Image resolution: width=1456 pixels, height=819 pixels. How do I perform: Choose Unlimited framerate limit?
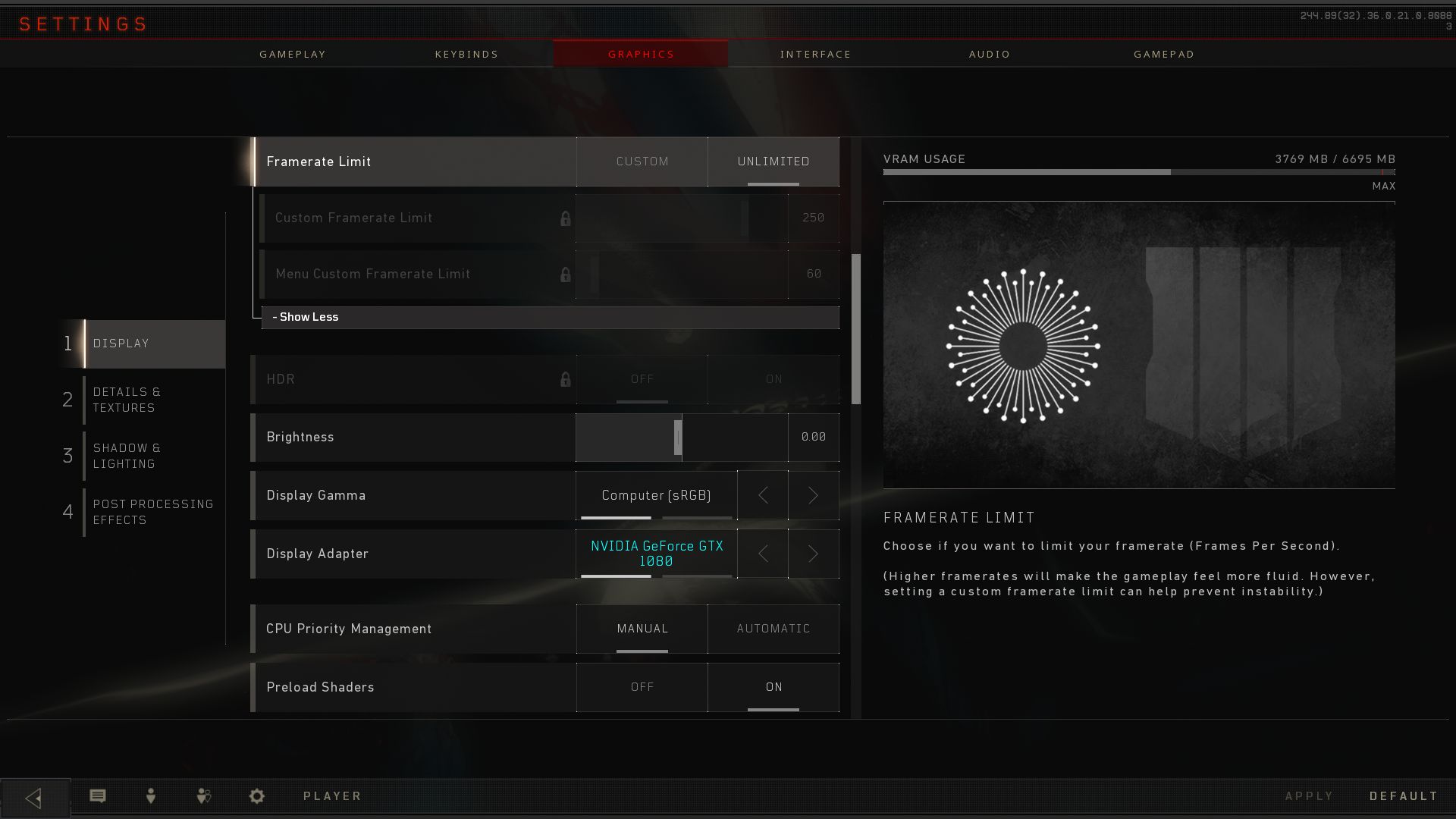[773, 162]
